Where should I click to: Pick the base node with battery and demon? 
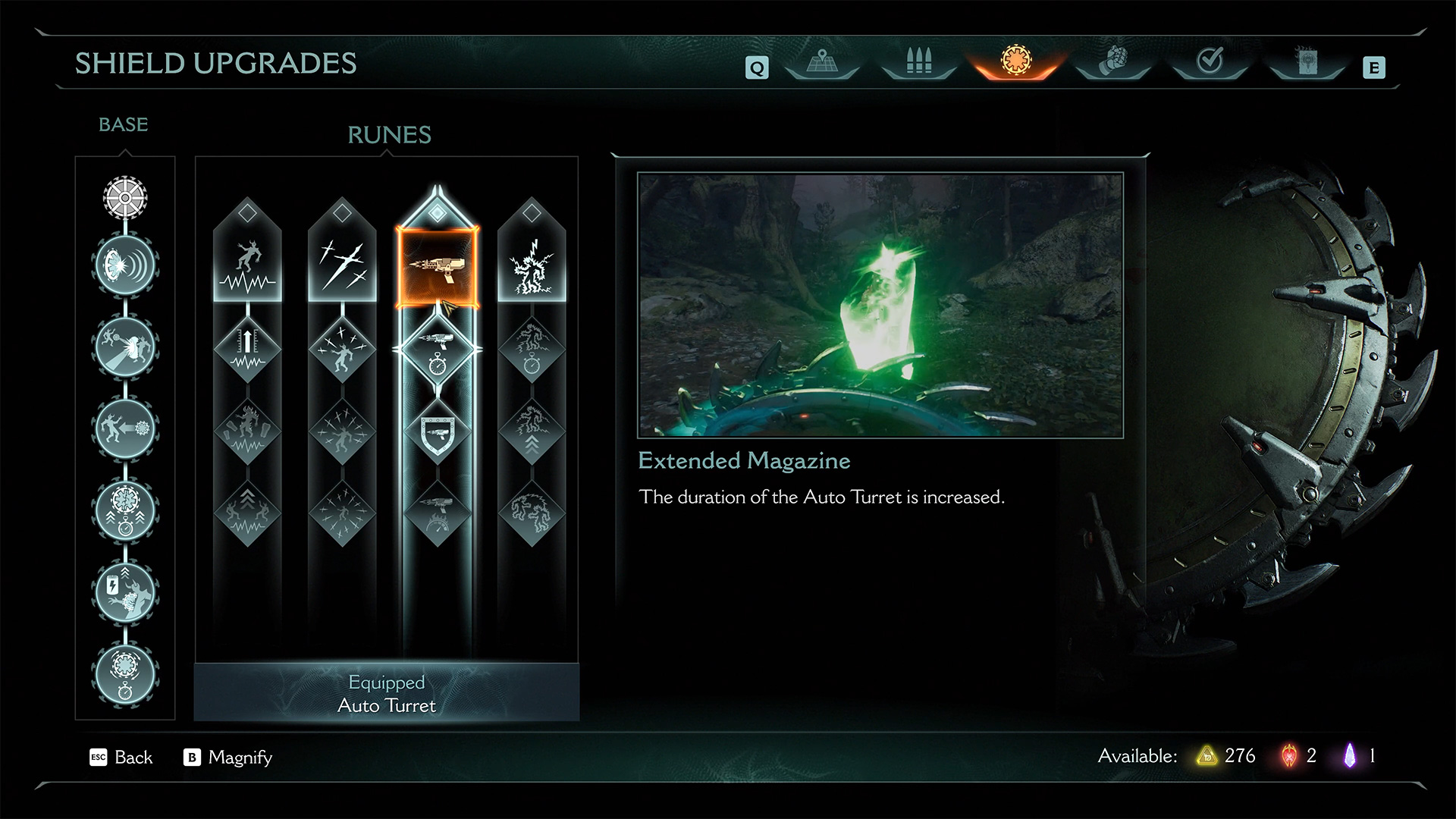(x=125, y=592)
